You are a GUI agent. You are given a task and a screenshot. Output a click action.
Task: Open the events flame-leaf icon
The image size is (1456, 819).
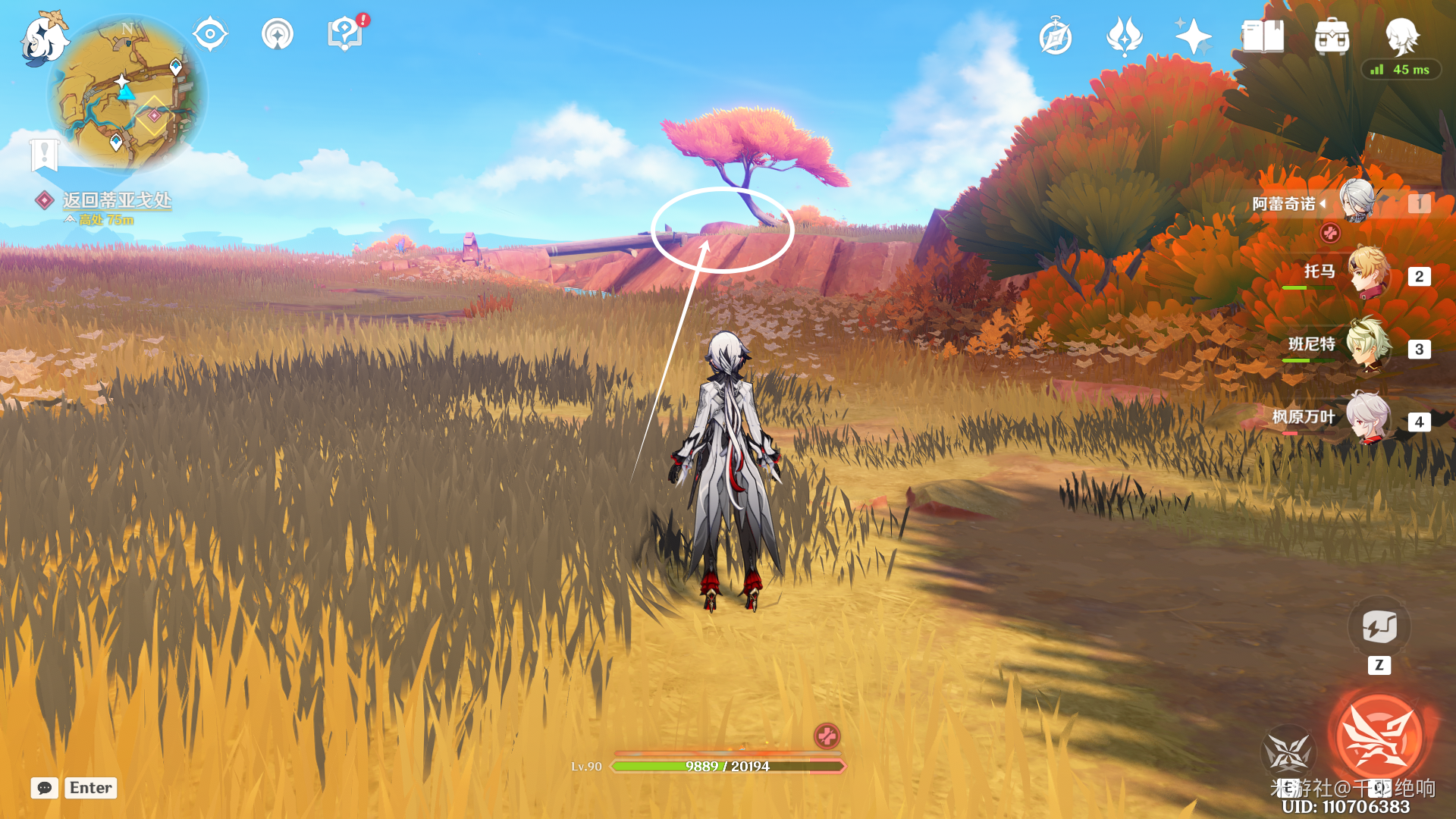[x=1124, y=36]
